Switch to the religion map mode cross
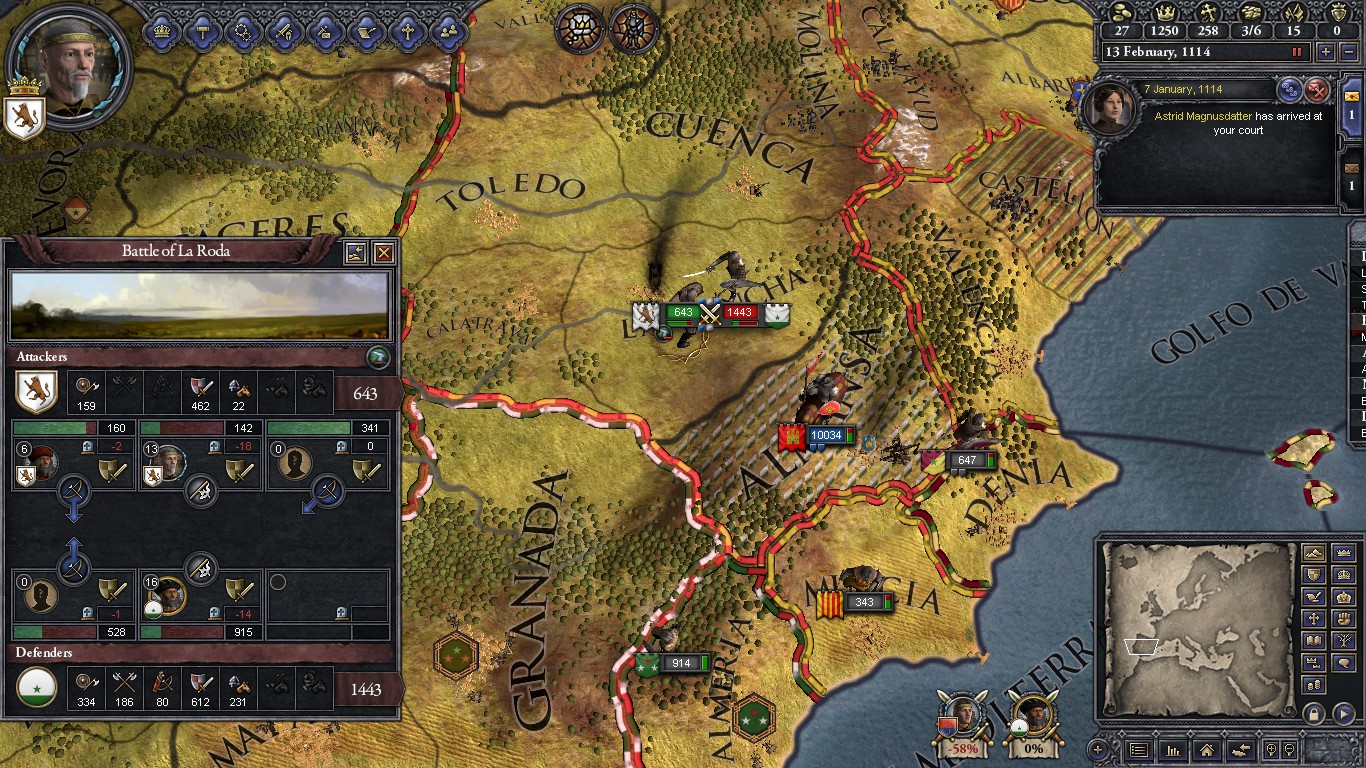The image size is (1366, 768). [x=1314, y=619]
